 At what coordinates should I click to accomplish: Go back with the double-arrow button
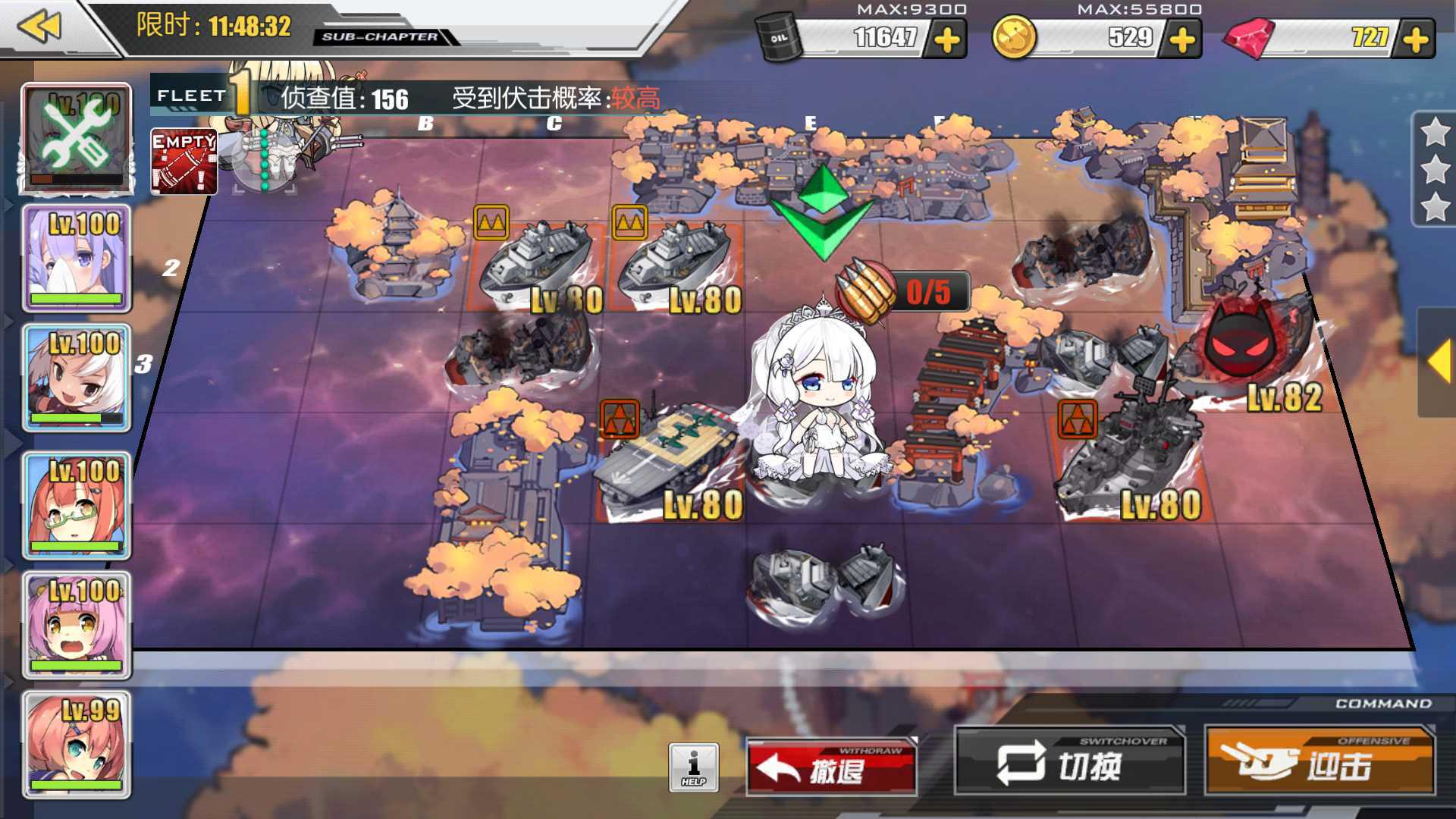39,27
